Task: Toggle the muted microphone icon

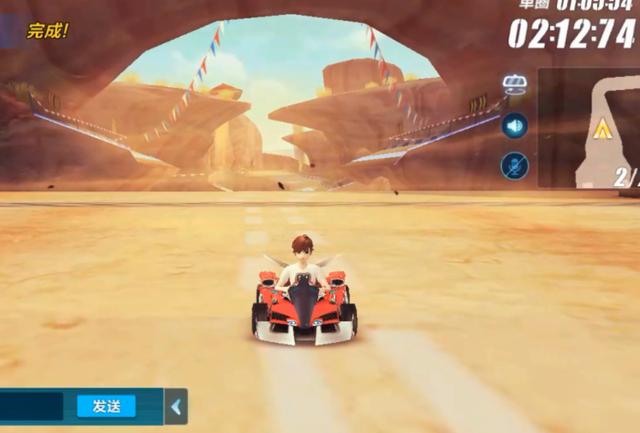Action: tap(515, 165)
